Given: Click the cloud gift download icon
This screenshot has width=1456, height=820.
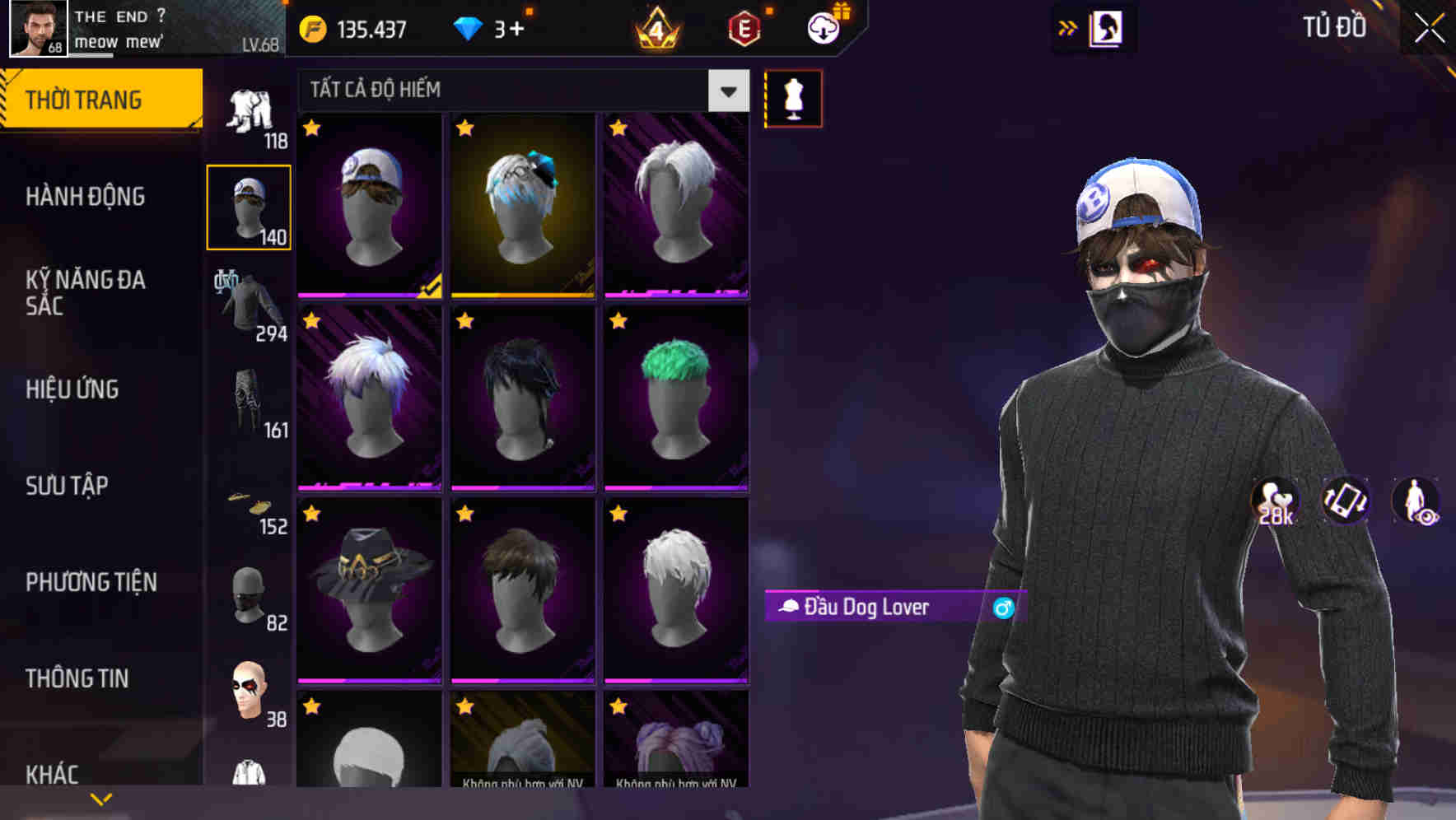Looking at the screenshot, I should tap(821, 27).
